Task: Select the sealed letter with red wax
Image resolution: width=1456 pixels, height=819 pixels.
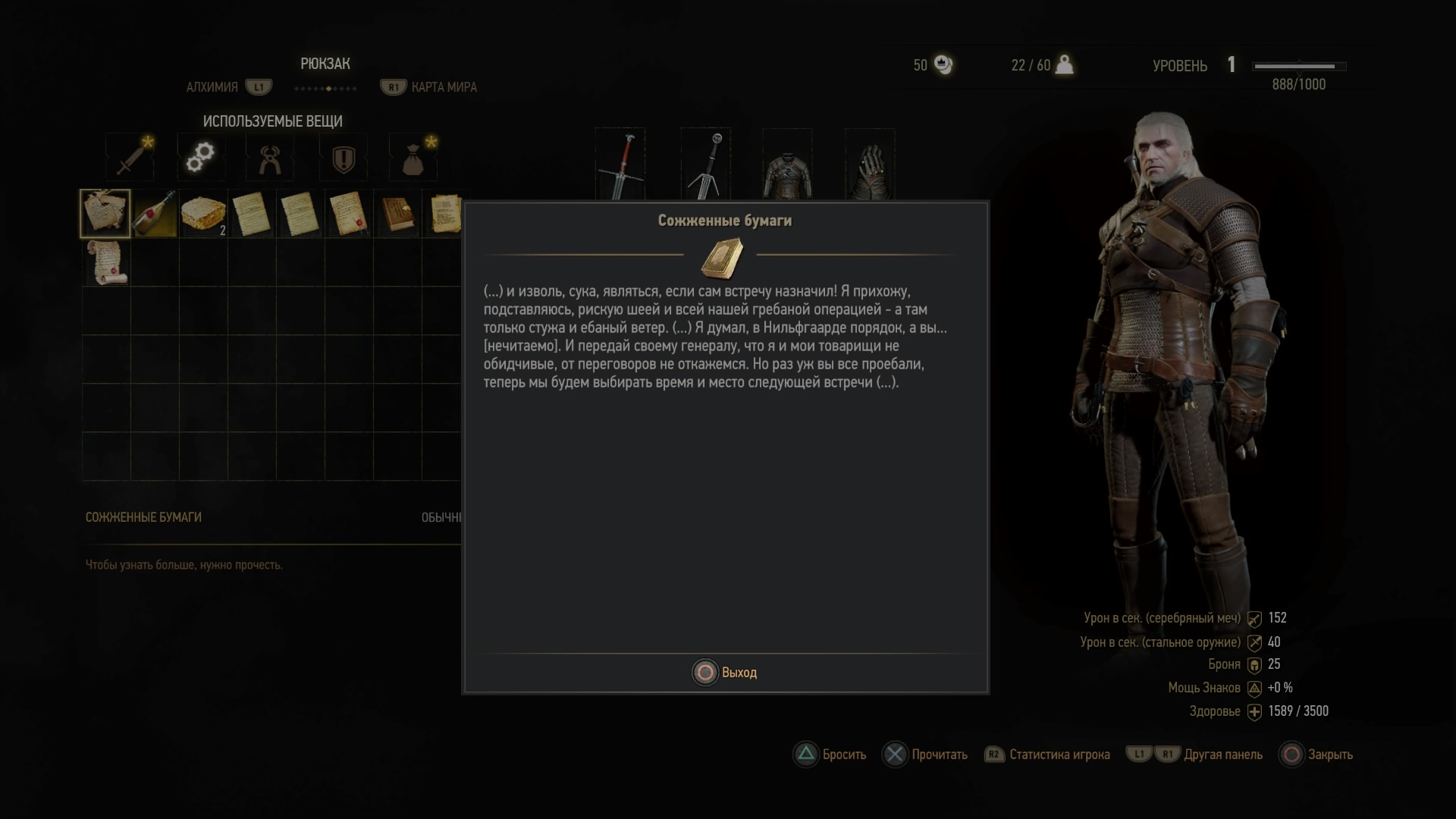Action: (349, 213)
